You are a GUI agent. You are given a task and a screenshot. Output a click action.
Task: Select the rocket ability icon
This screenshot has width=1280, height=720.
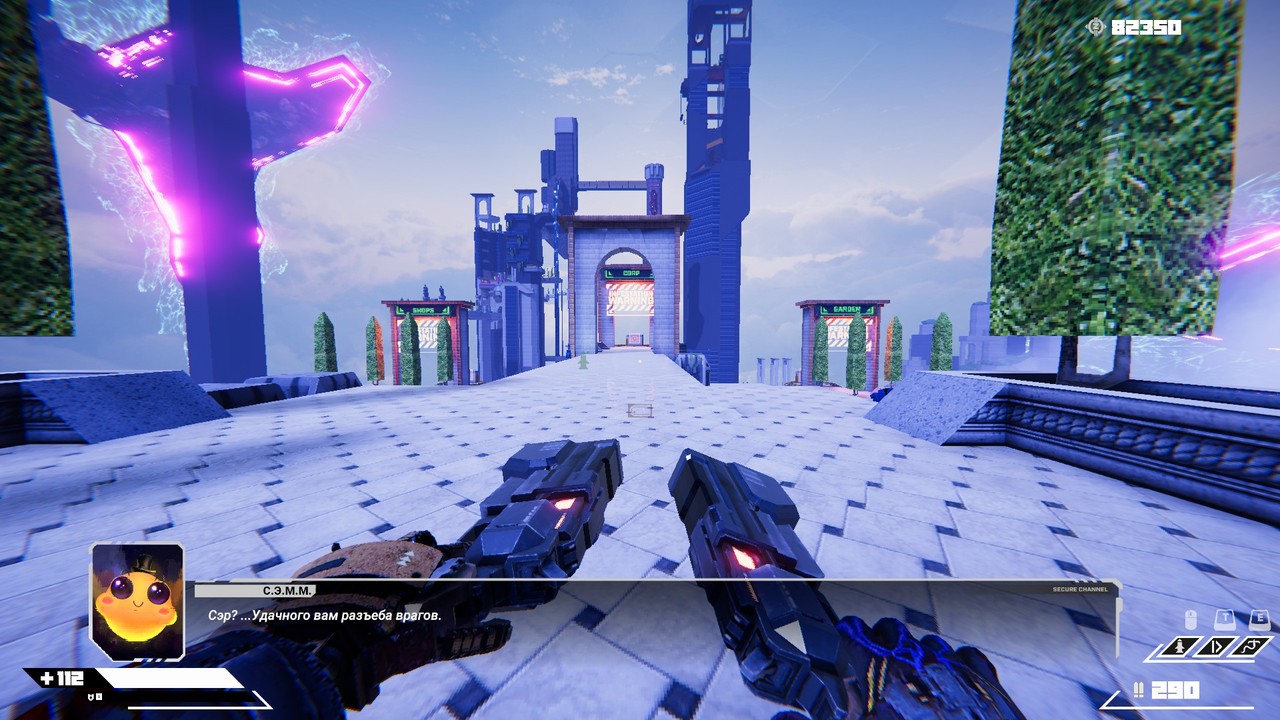coord(1180,647)
